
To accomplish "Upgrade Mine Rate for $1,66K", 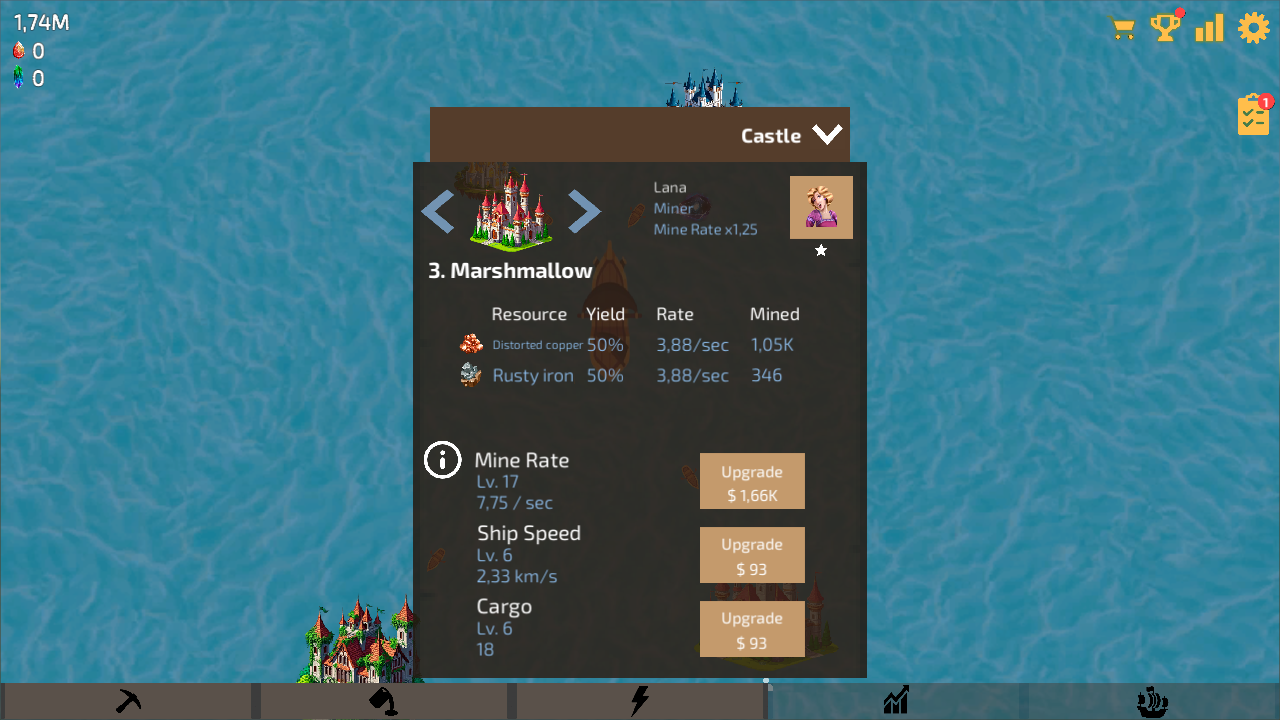I will click(x=752, y=481).
